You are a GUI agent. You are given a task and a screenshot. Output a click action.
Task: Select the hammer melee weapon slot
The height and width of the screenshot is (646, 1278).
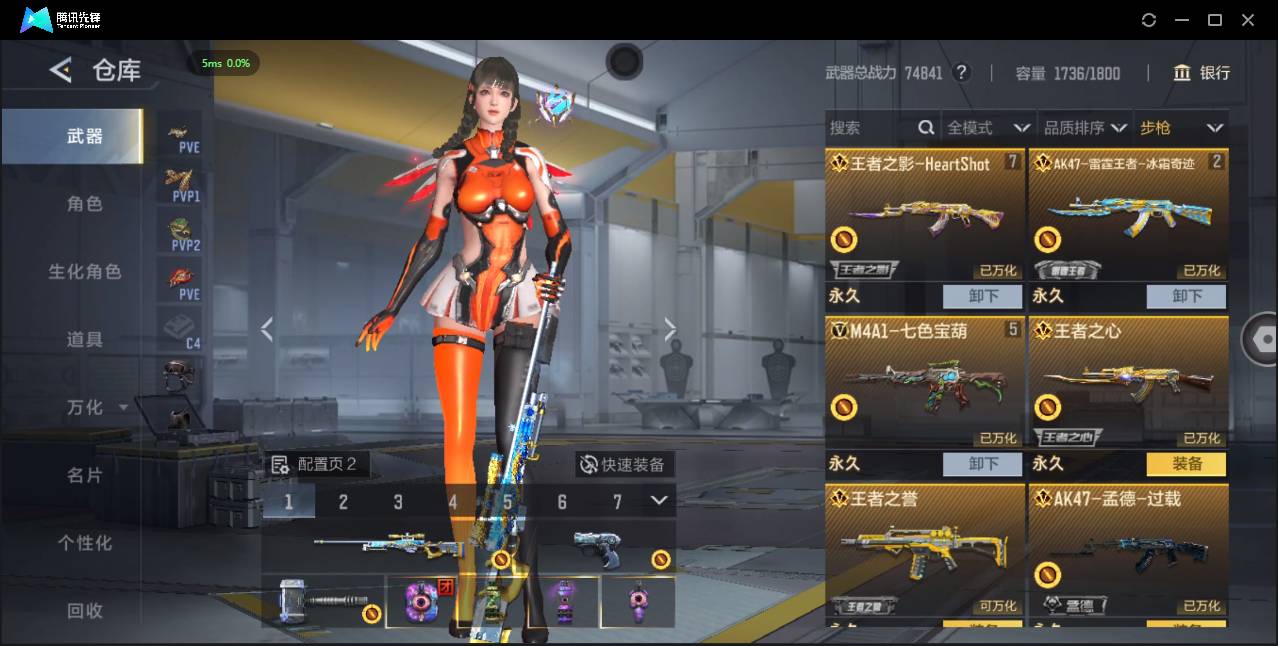pos(323,601)
